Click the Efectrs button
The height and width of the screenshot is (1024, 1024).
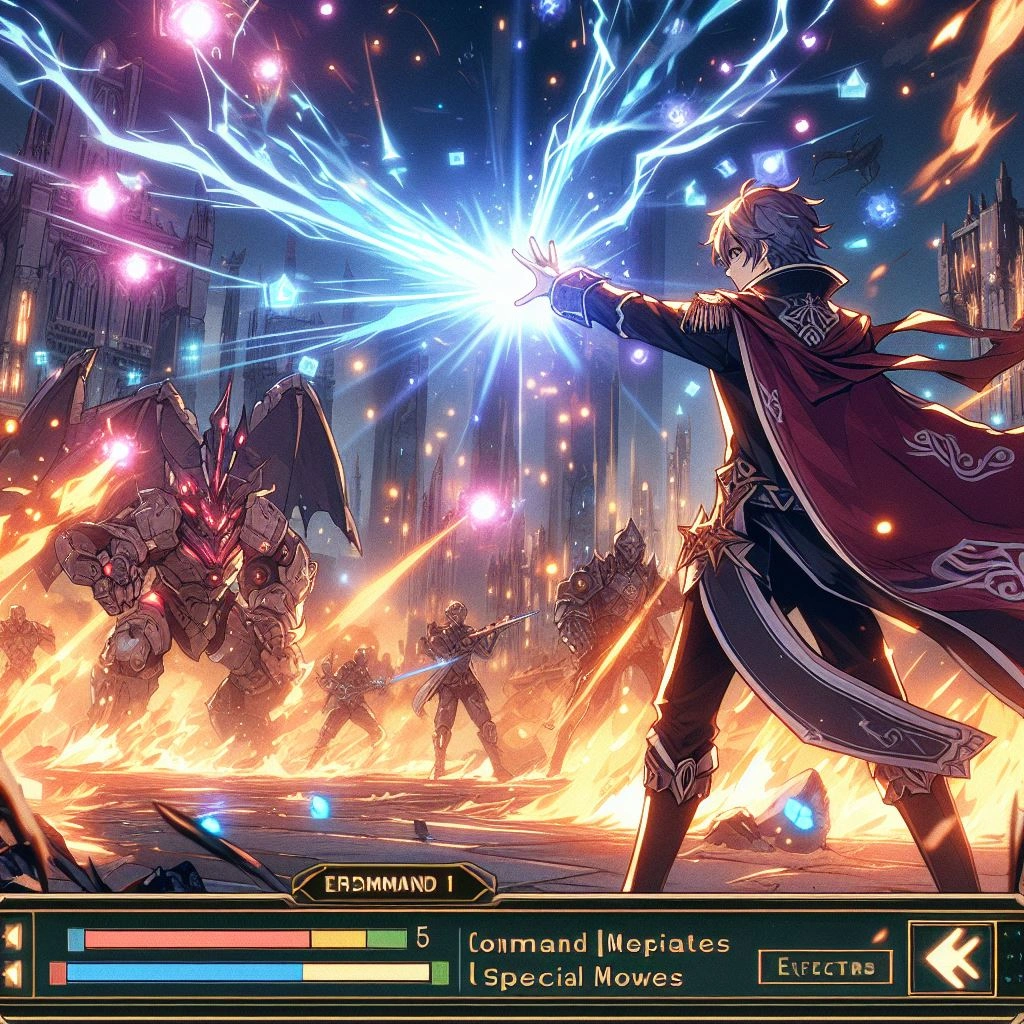coord(825,967)
